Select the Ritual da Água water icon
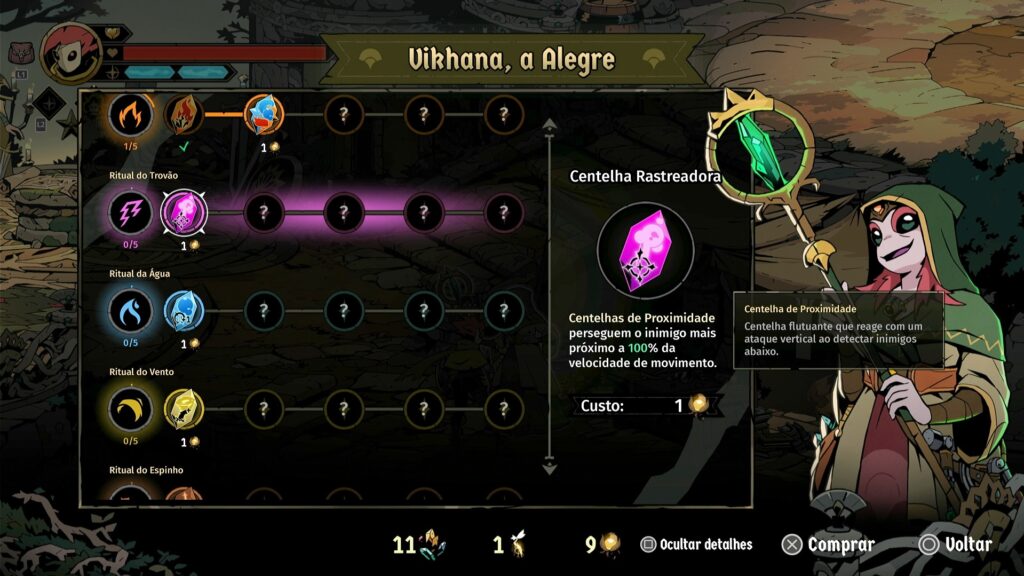The height and width of the screenshot is (576, 1024). 131,311
